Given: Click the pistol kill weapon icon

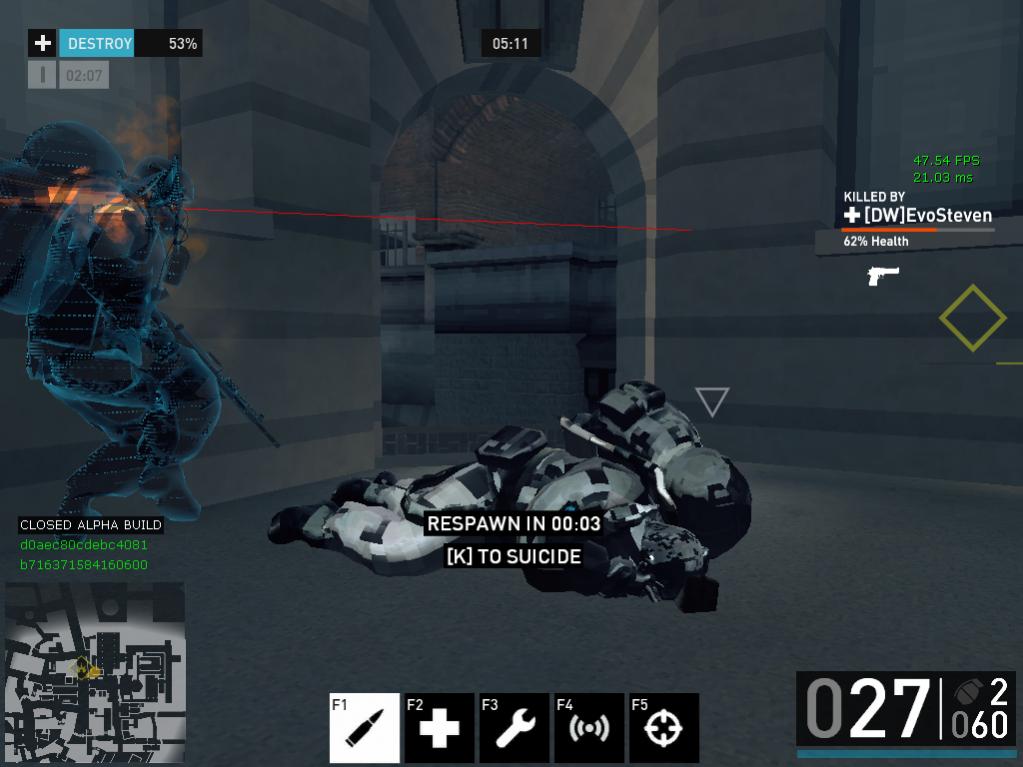Looking at the screenshot, I should [883, 275].
